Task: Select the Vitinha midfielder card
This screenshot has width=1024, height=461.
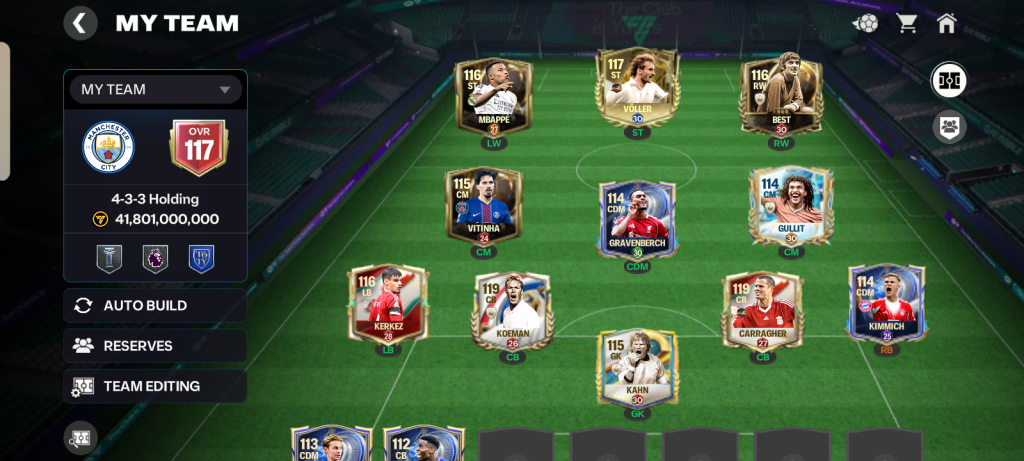Action: click(x=483, y=205)
